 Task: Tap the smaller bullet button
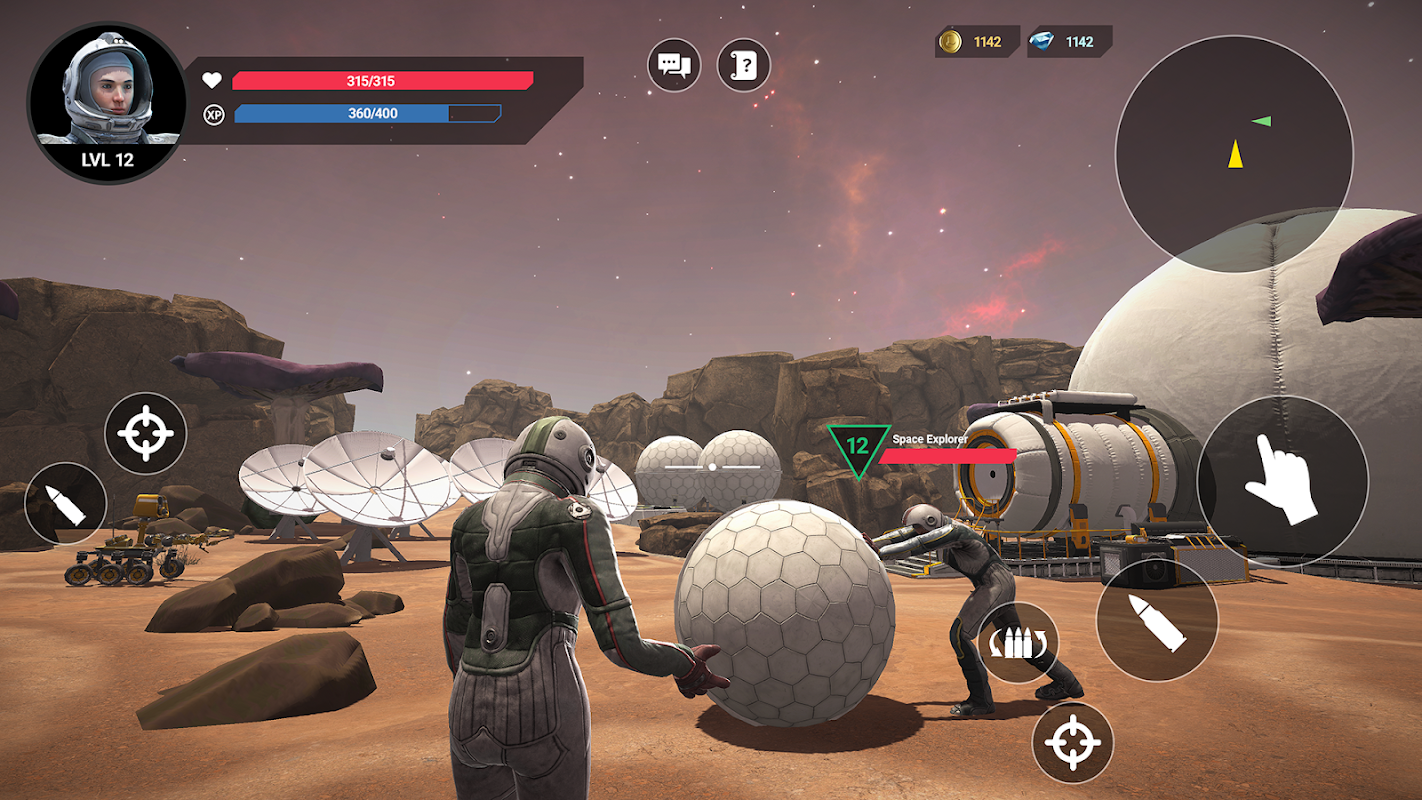point(66,502)
